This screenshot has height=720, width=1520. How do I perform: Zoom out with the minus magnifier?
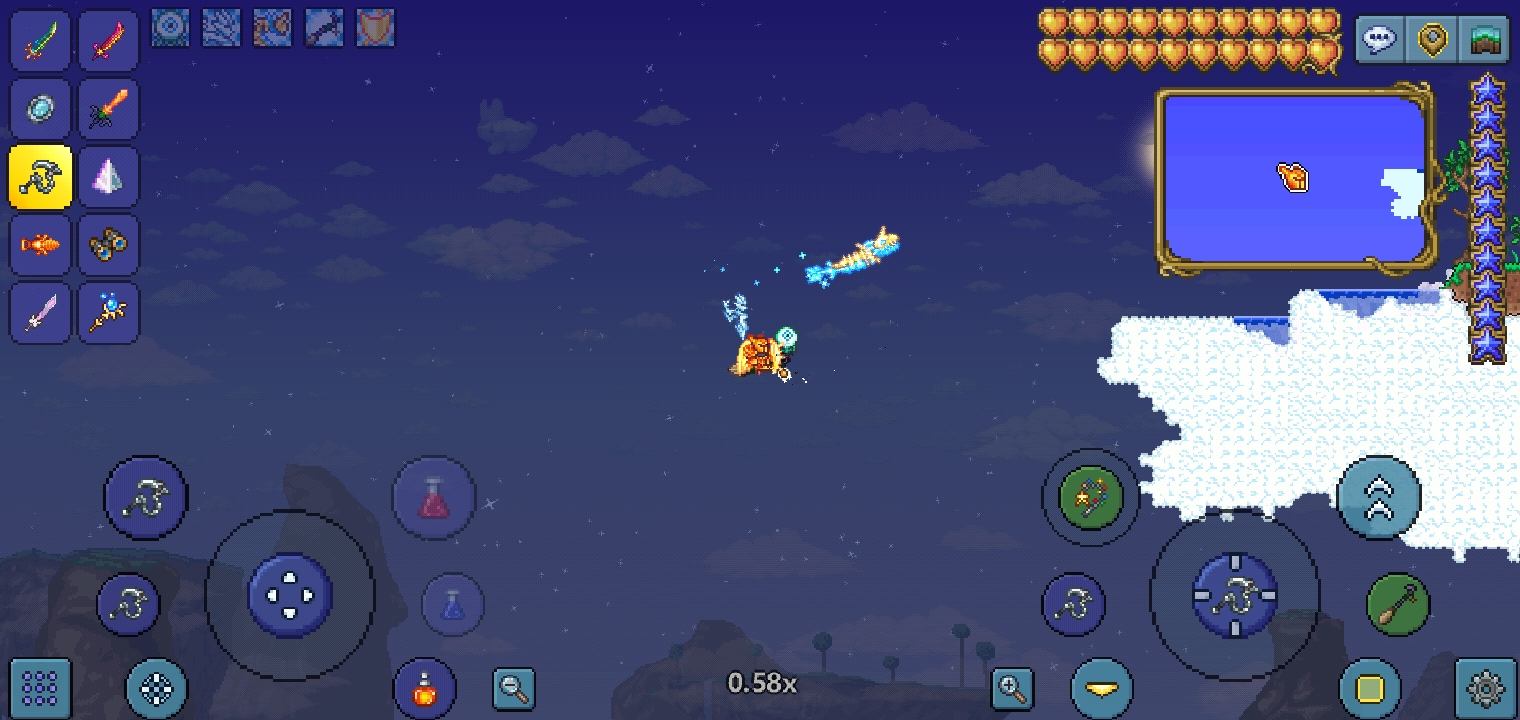514,688
